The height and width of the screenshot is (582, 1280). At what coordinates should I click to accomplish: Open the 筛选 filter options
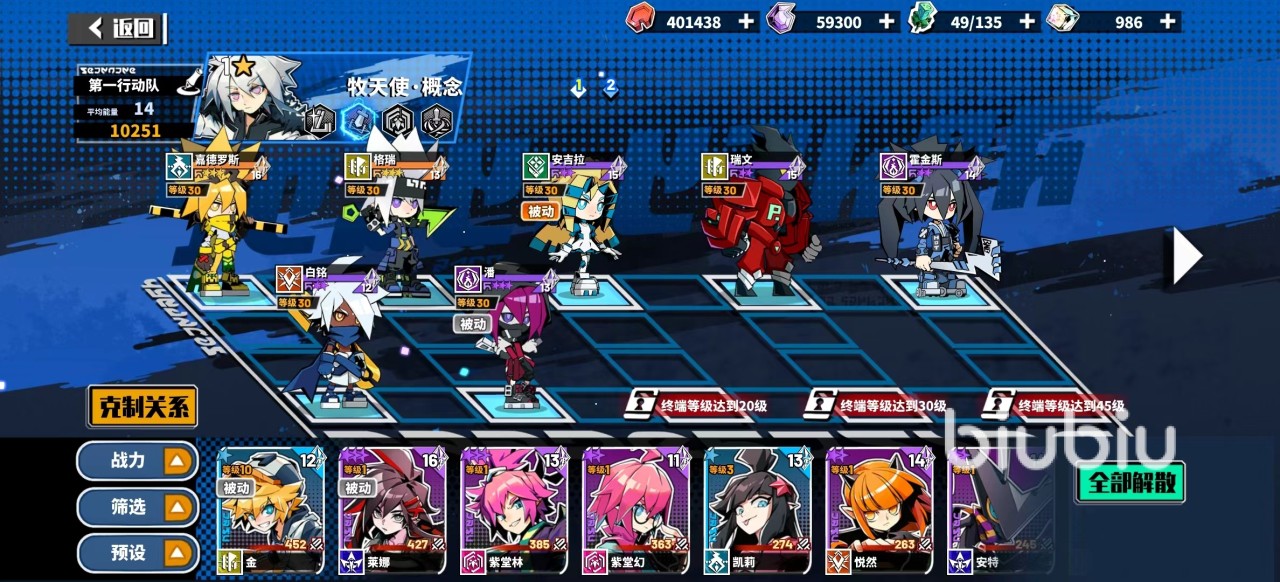(138, 508)
